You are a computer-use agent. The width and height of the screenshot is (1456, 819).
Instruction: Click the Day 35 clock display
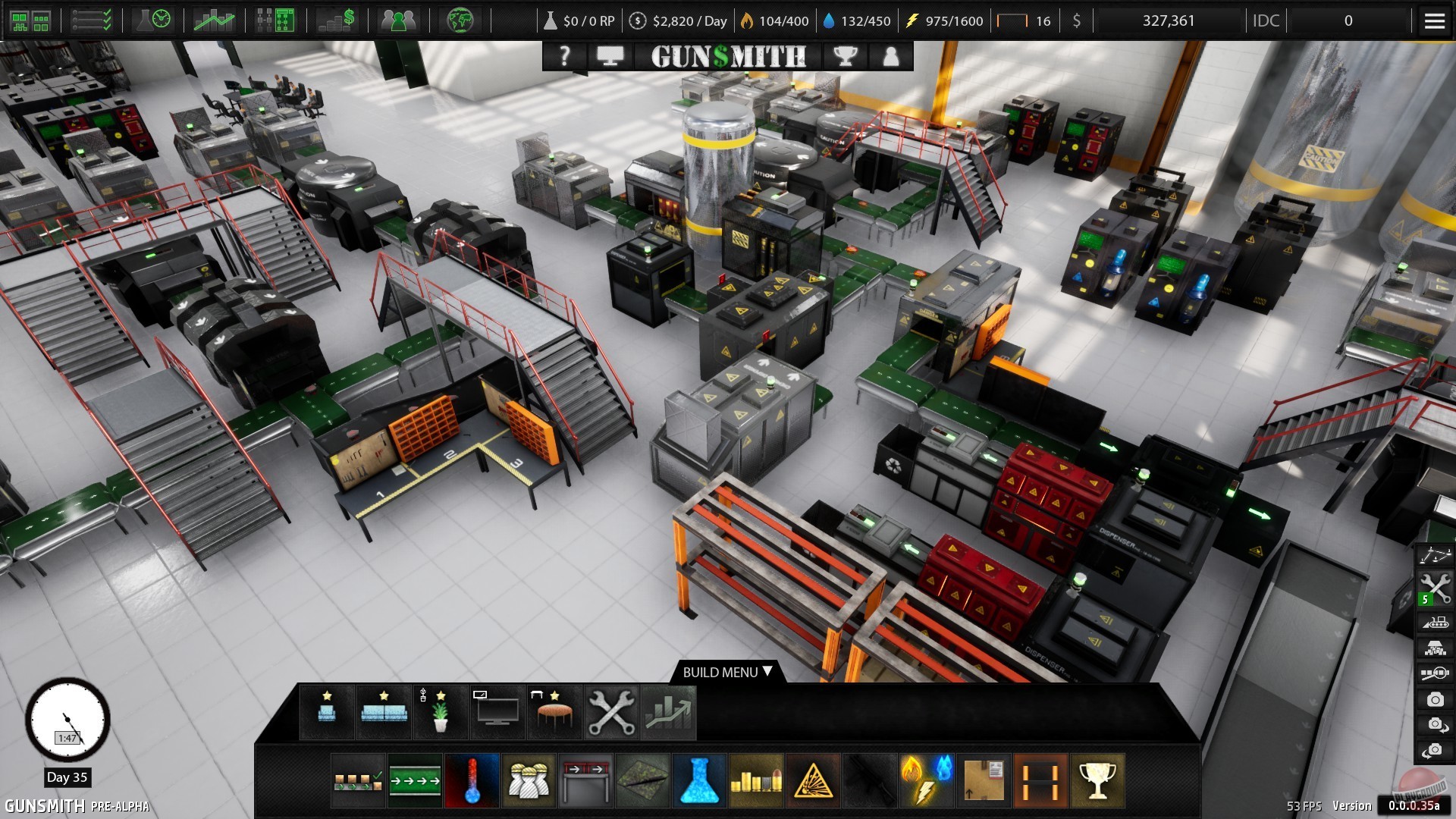67,720
